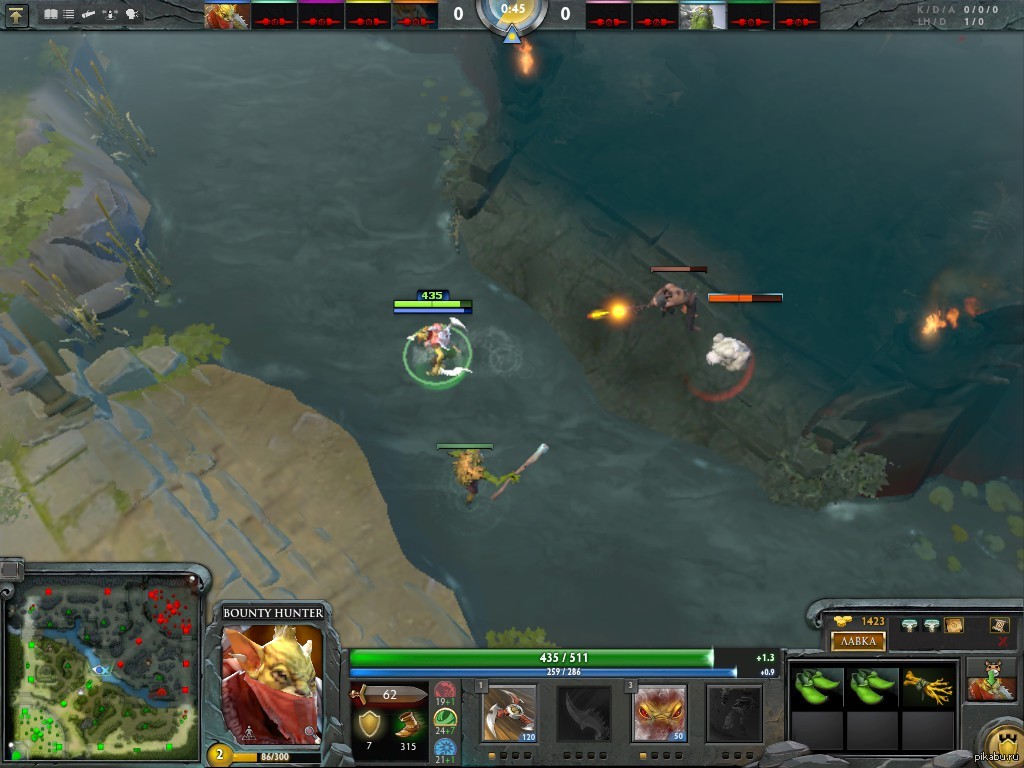Open the up-arrow menu button
The width and height of the screenshot is (1024, 768).
(17, 15)
